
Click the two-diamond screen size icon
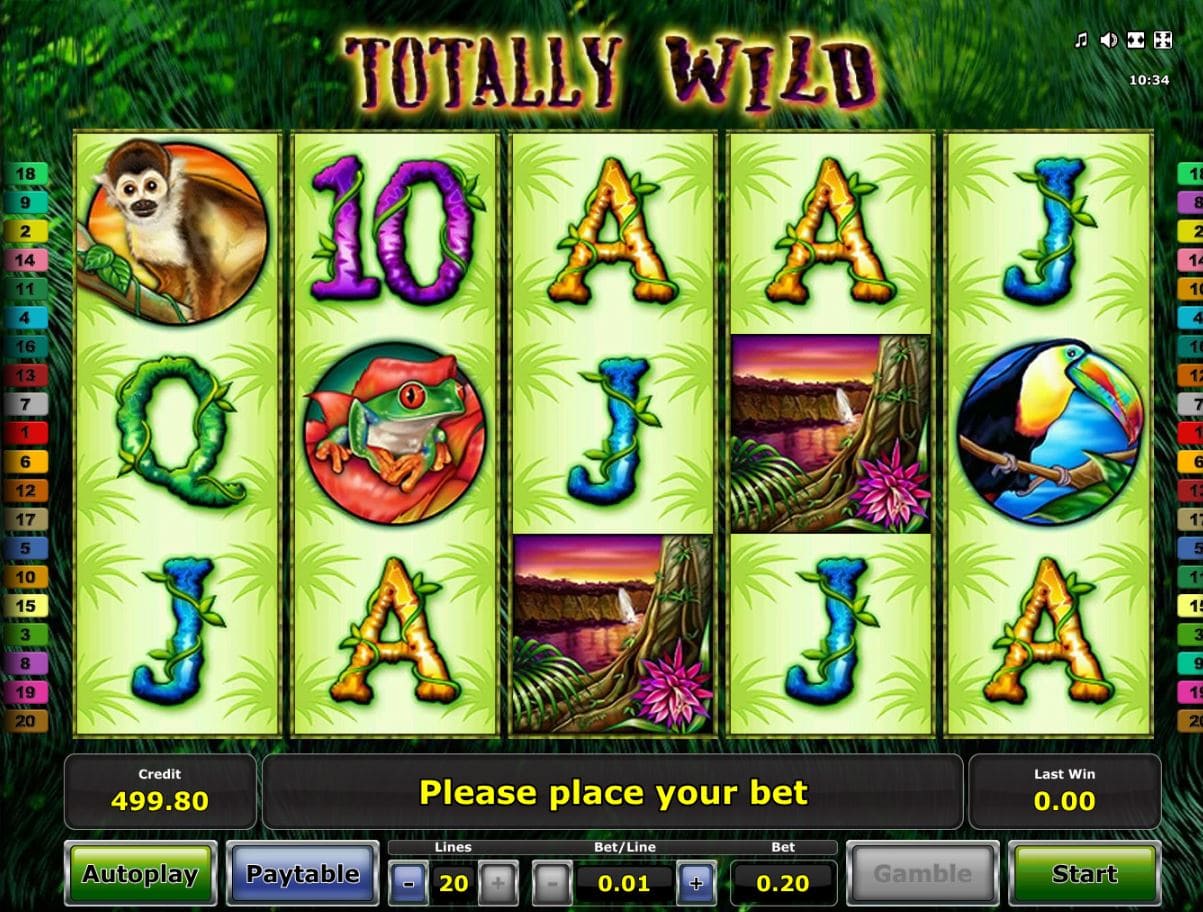click(x=1135, y=40)
